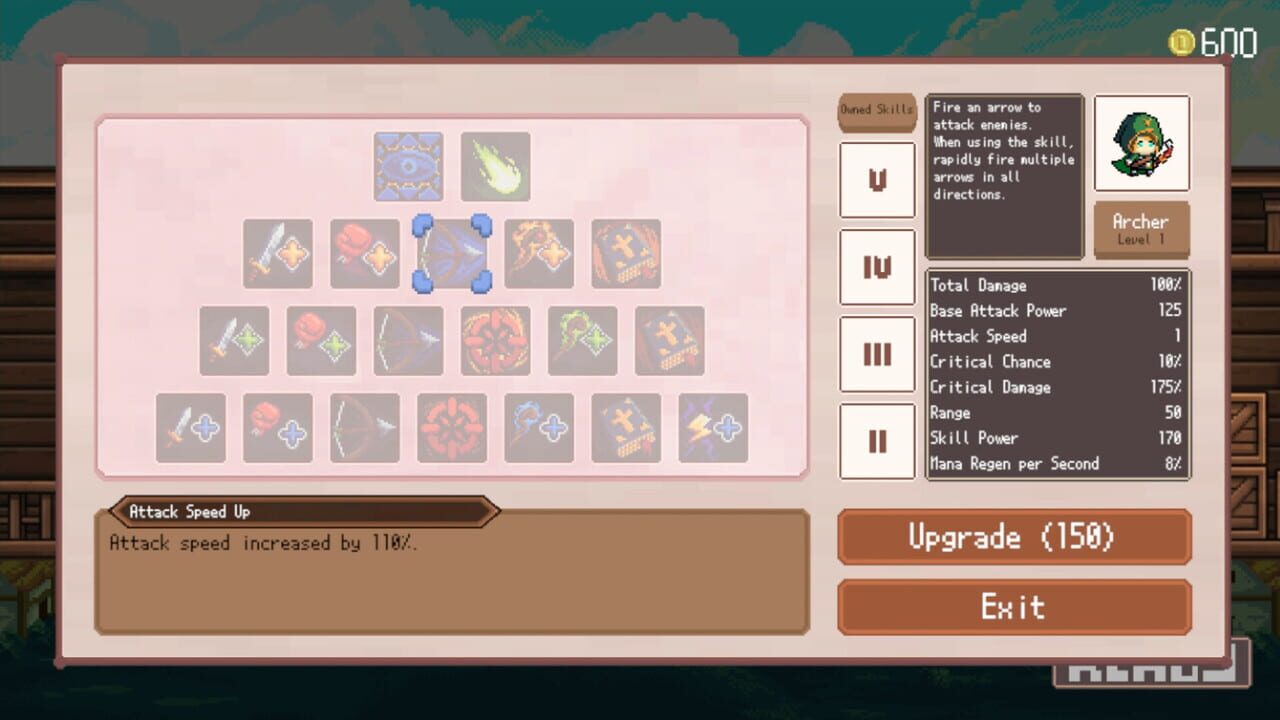Pick the orange sword upgrade skill

(277, 254)
